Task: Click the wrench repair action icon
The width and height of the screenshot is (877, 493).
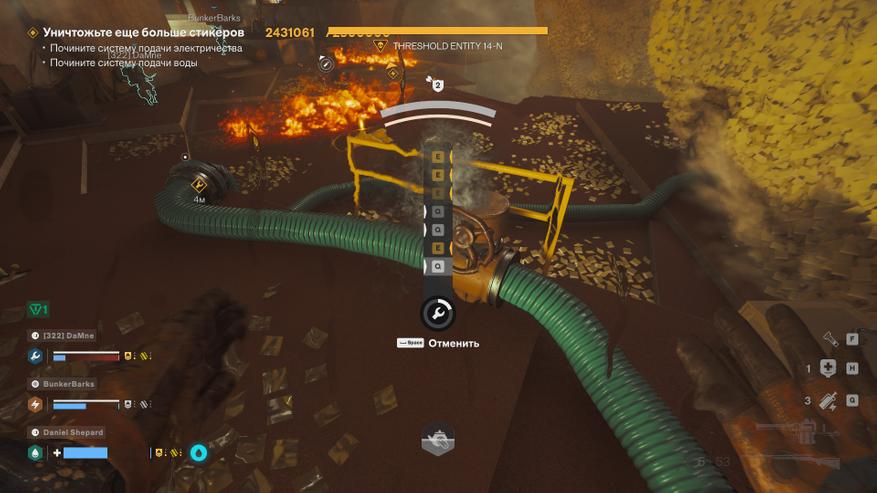Action: pos(438,314)
